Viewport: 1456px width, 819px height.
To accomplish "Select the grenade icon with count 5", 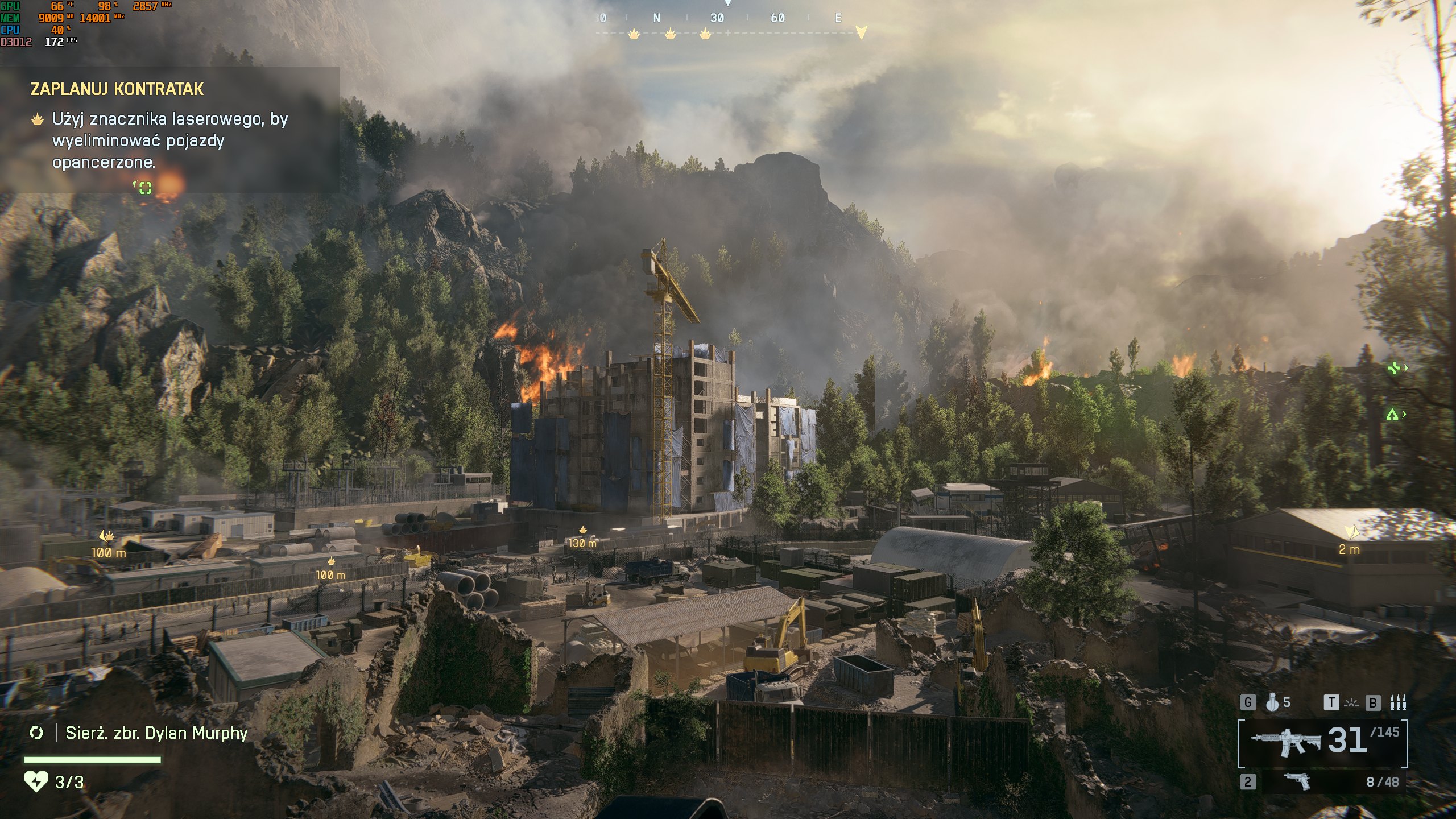I will 1273,703.
